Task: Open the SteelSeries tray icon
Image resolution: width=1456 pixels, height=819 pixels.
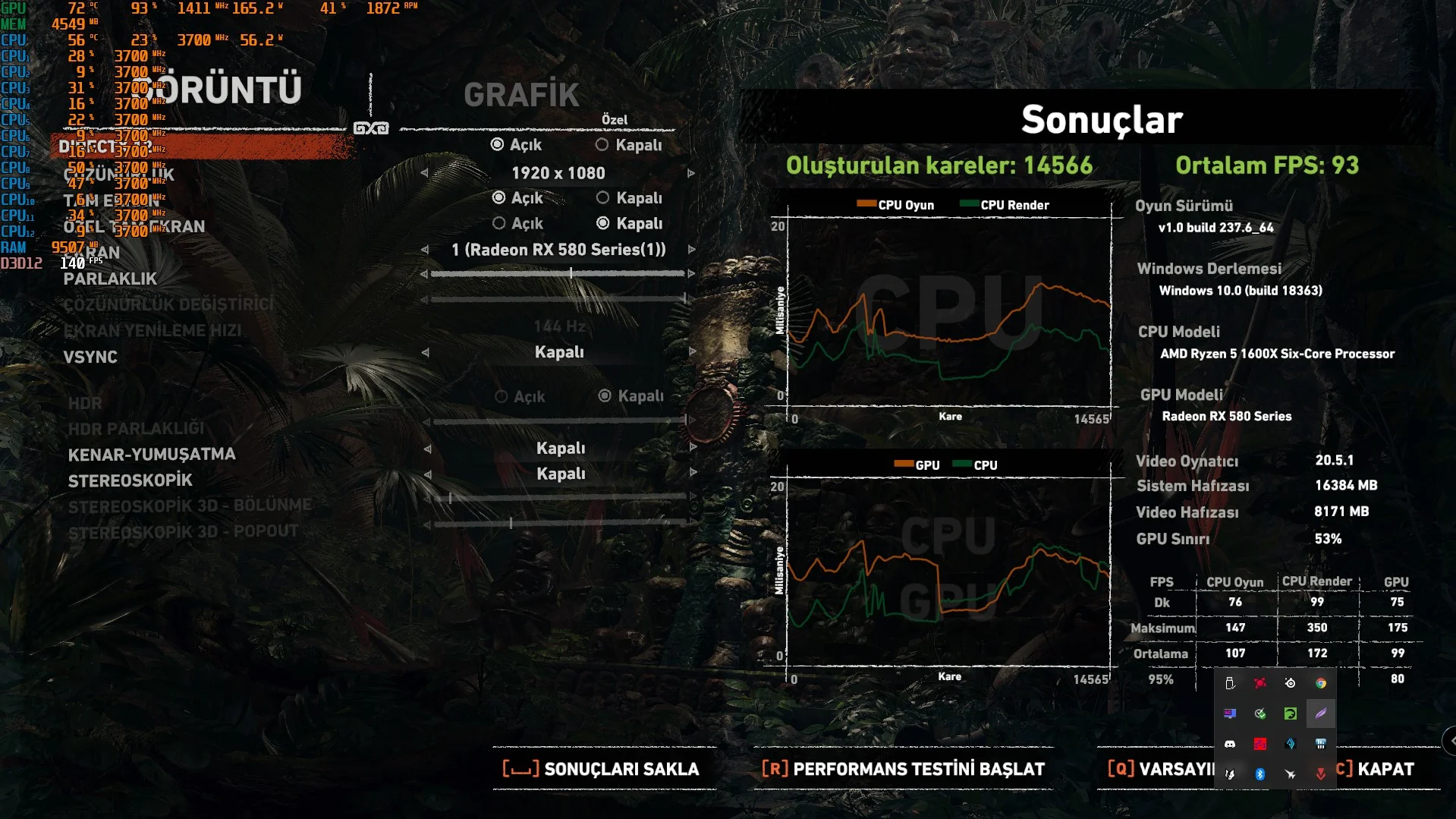Action: pos(1289,683)
